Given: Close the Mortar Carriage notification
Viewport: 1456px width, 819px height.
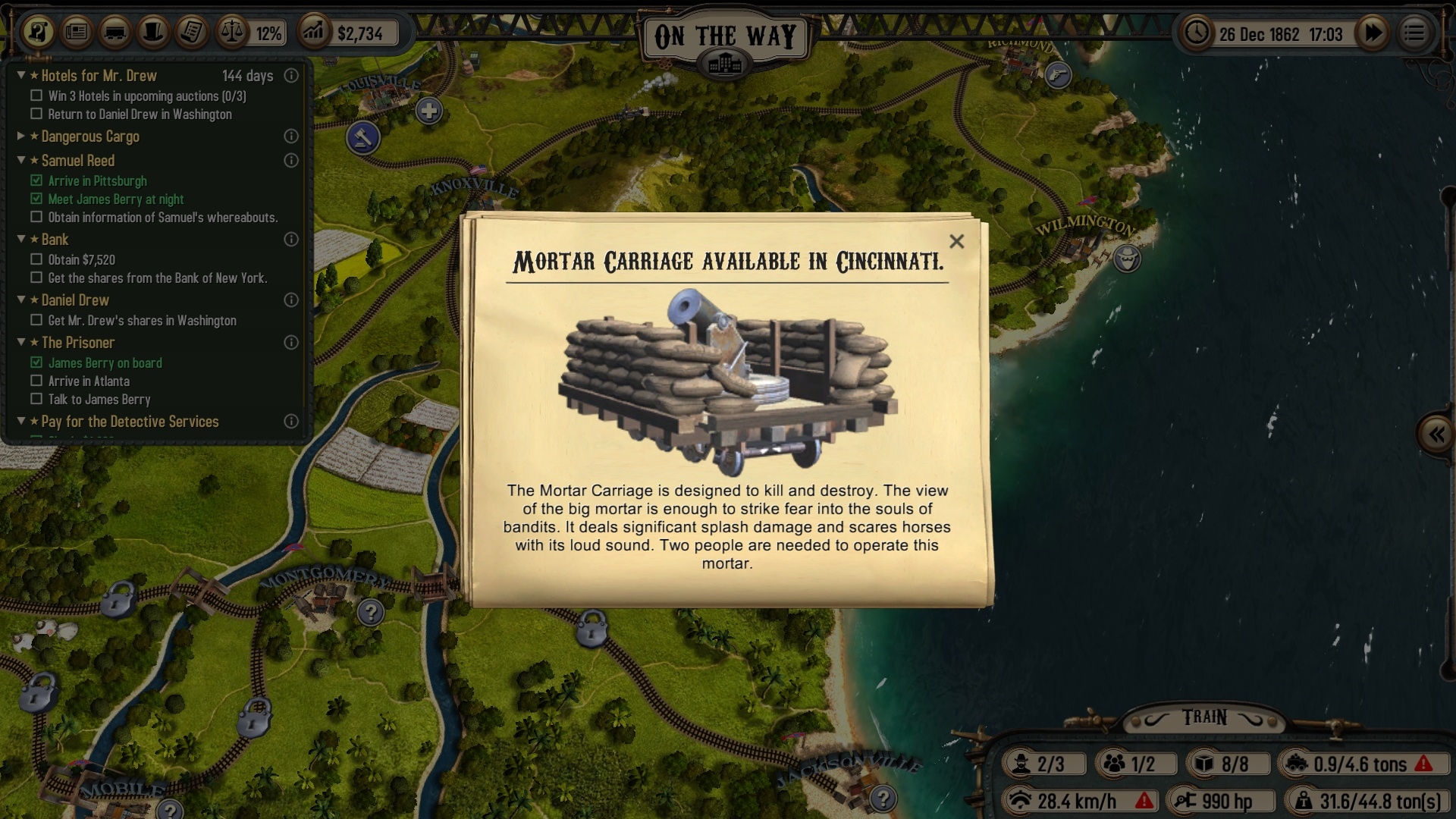Looking at the screenshot, I should pos(956,241).
